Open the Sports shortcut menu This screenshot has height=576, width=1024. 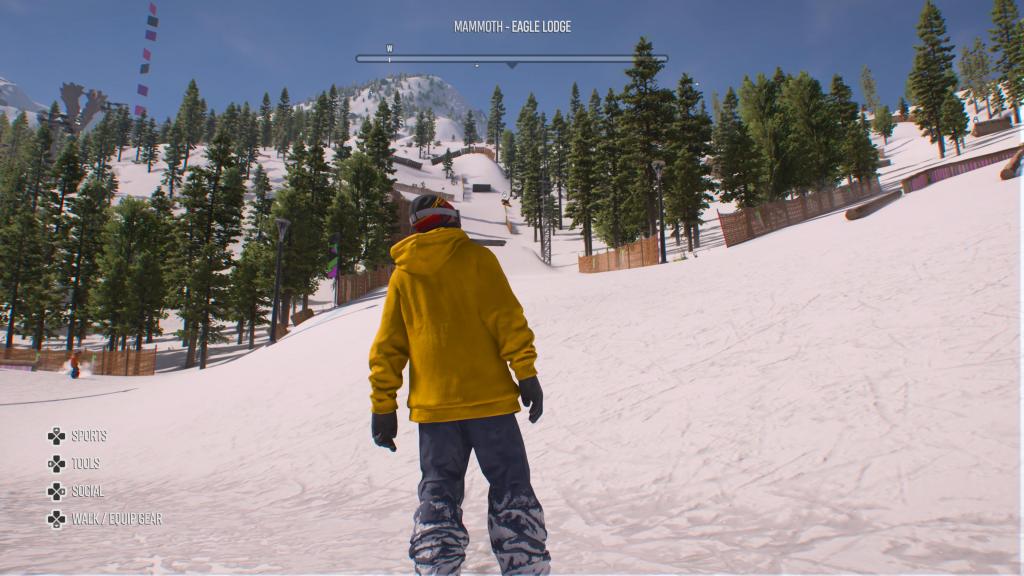click(x=78, y=436)
